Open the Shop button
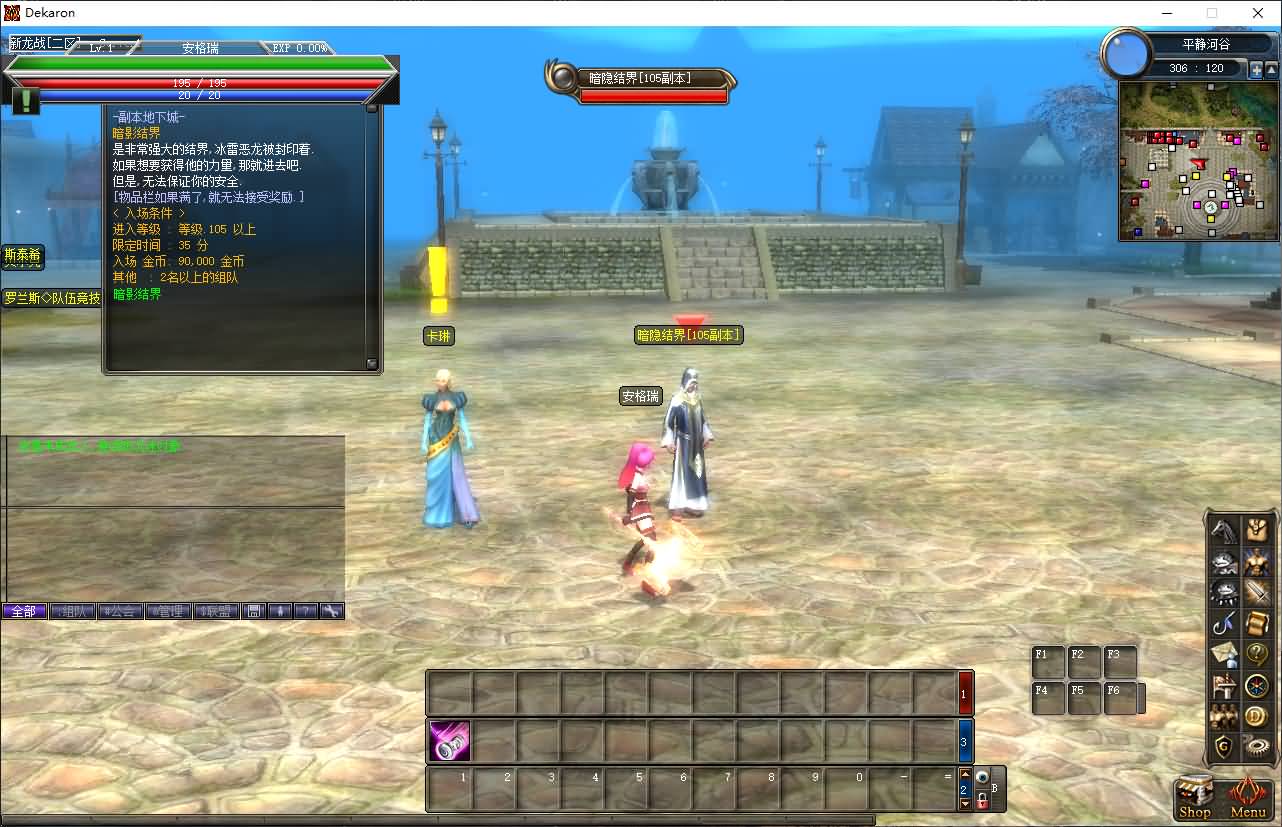The image size is (1282, 827). click(1194, 799)
